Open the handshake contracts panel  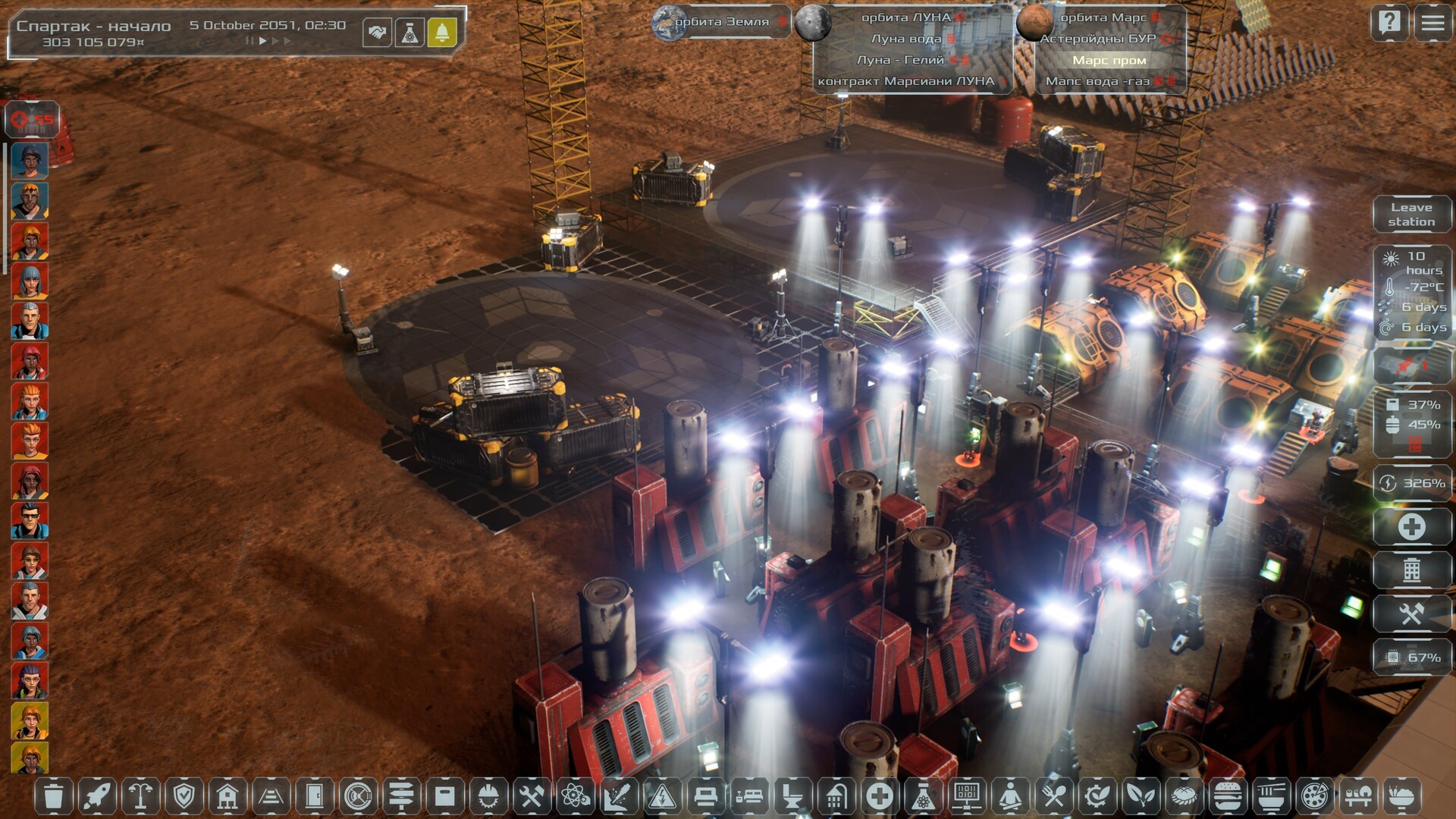(377, 33)
